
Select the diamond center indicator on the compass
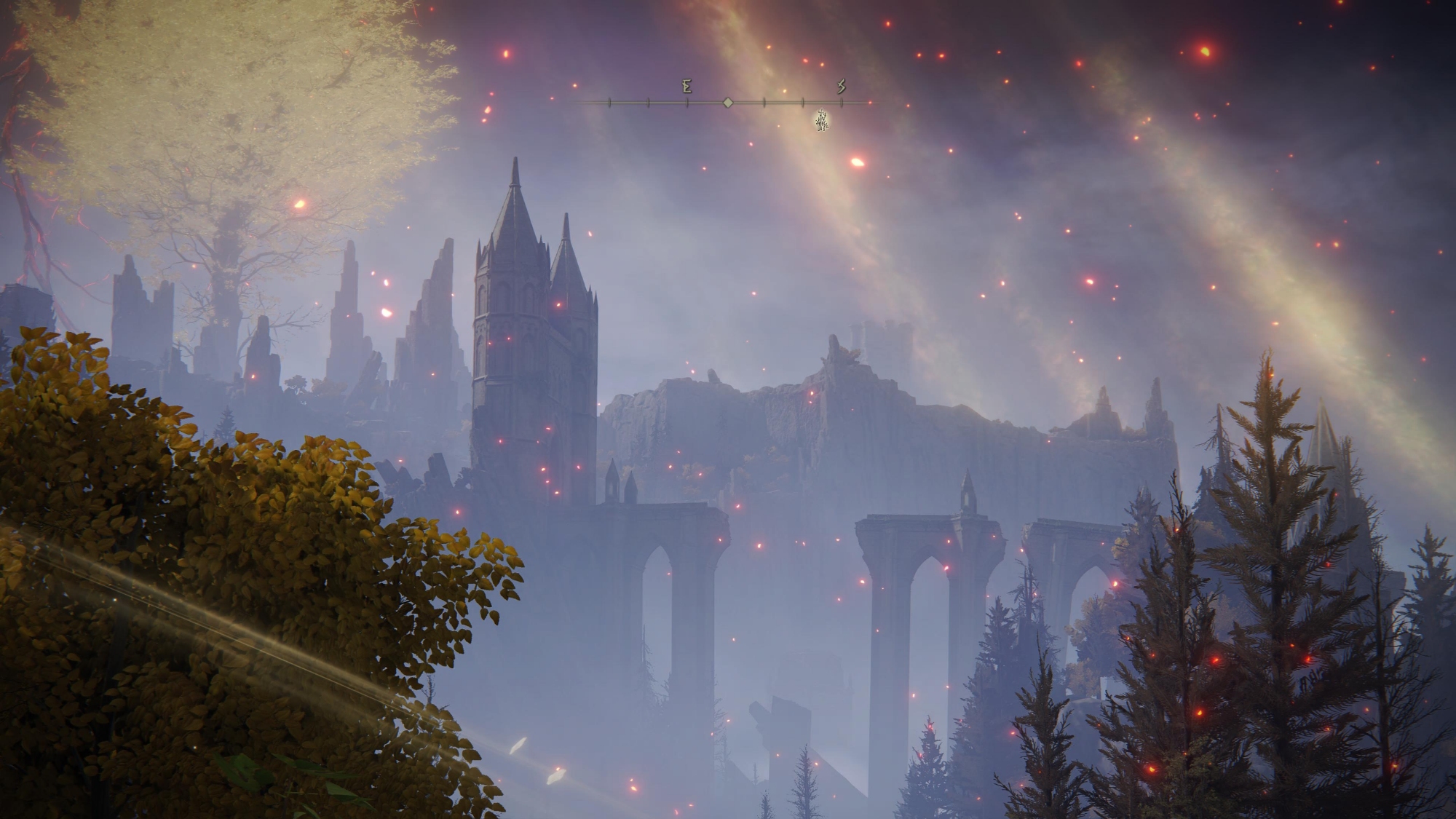click(x=727, y=103)
